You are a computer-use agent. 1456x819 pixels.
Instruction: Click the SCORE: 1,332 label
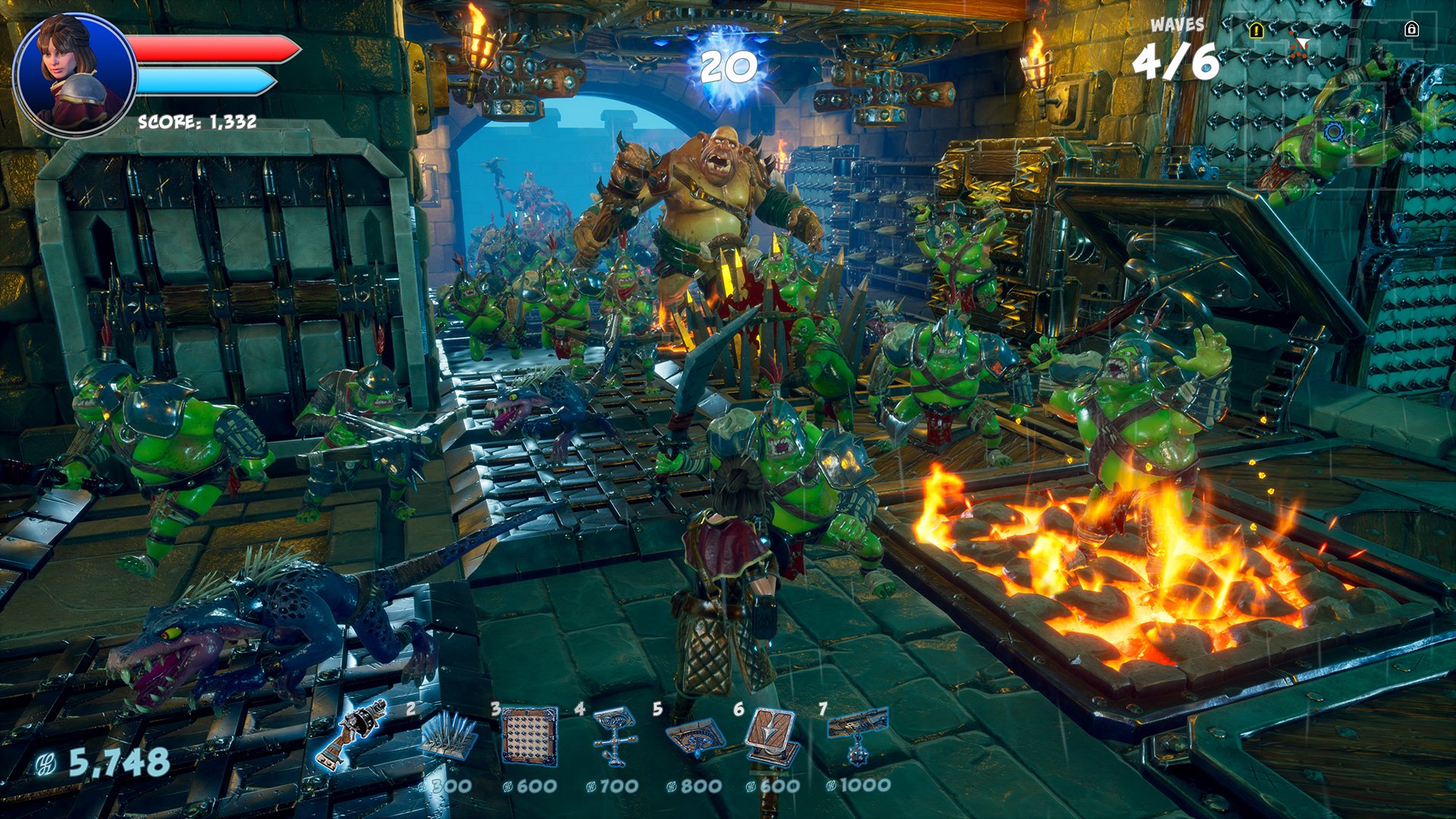click(x=196, y=121)
